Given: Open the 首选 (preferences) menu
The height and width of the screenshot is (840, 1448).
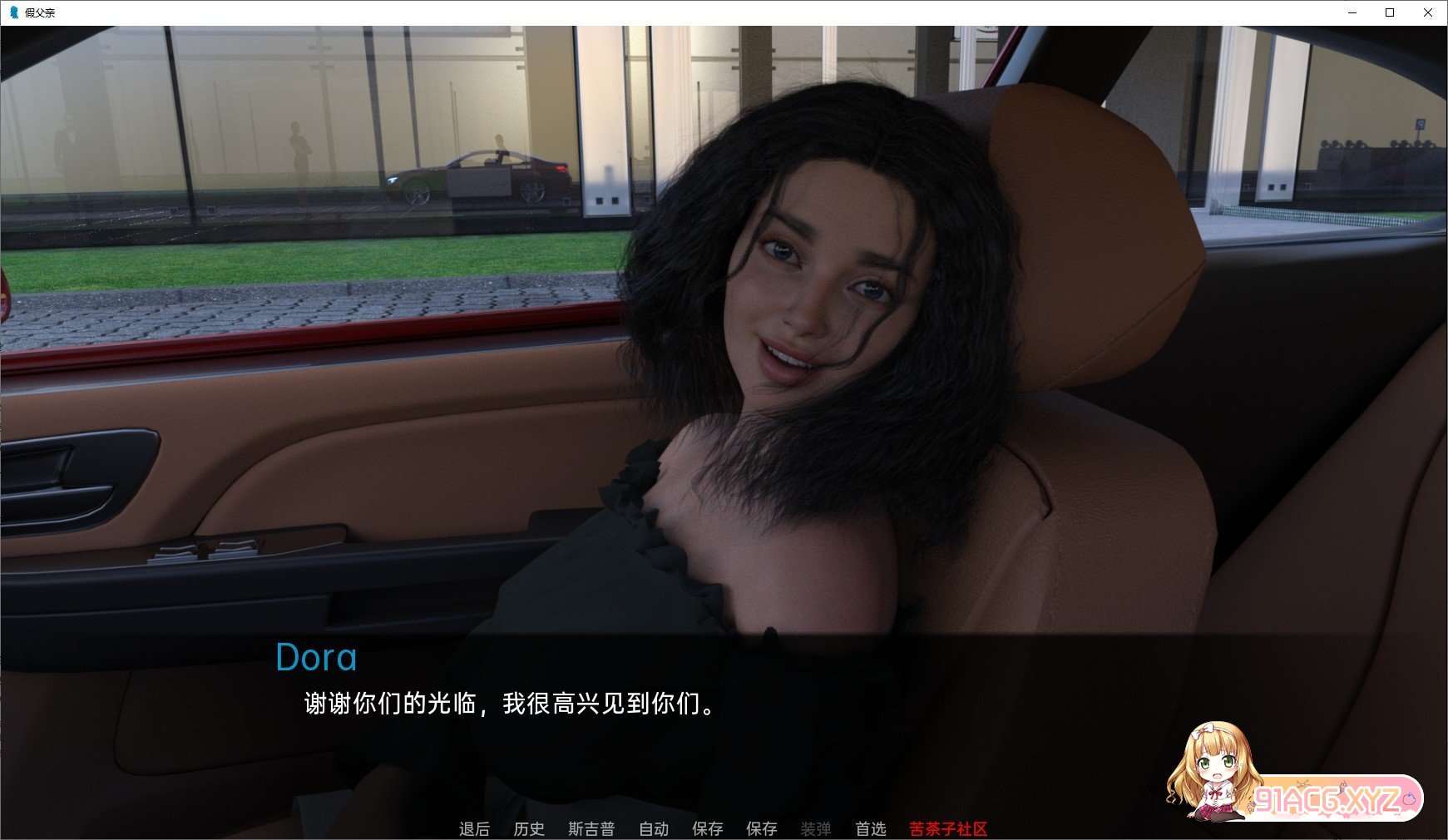Looking at the screenshot, I should [871, 828].
